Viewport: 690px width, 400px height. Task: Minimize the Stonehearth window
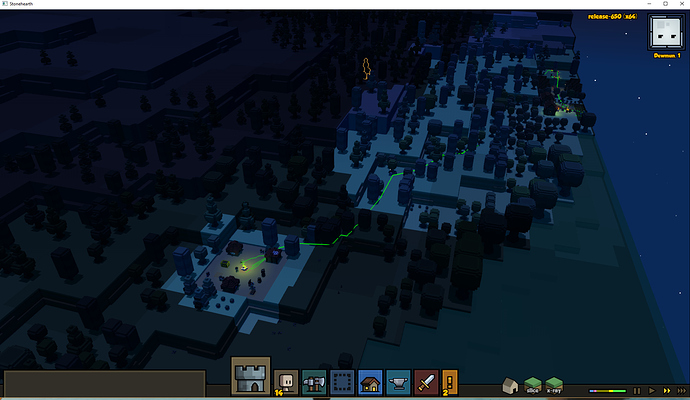pos(614,5)
